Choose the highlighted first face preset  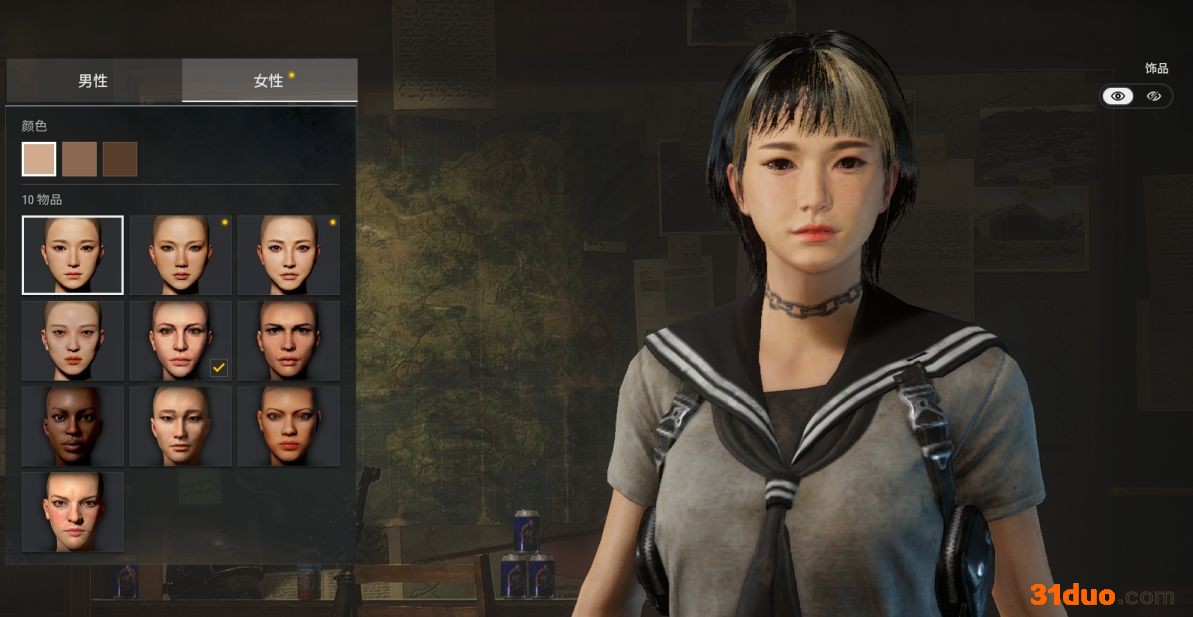73,255
